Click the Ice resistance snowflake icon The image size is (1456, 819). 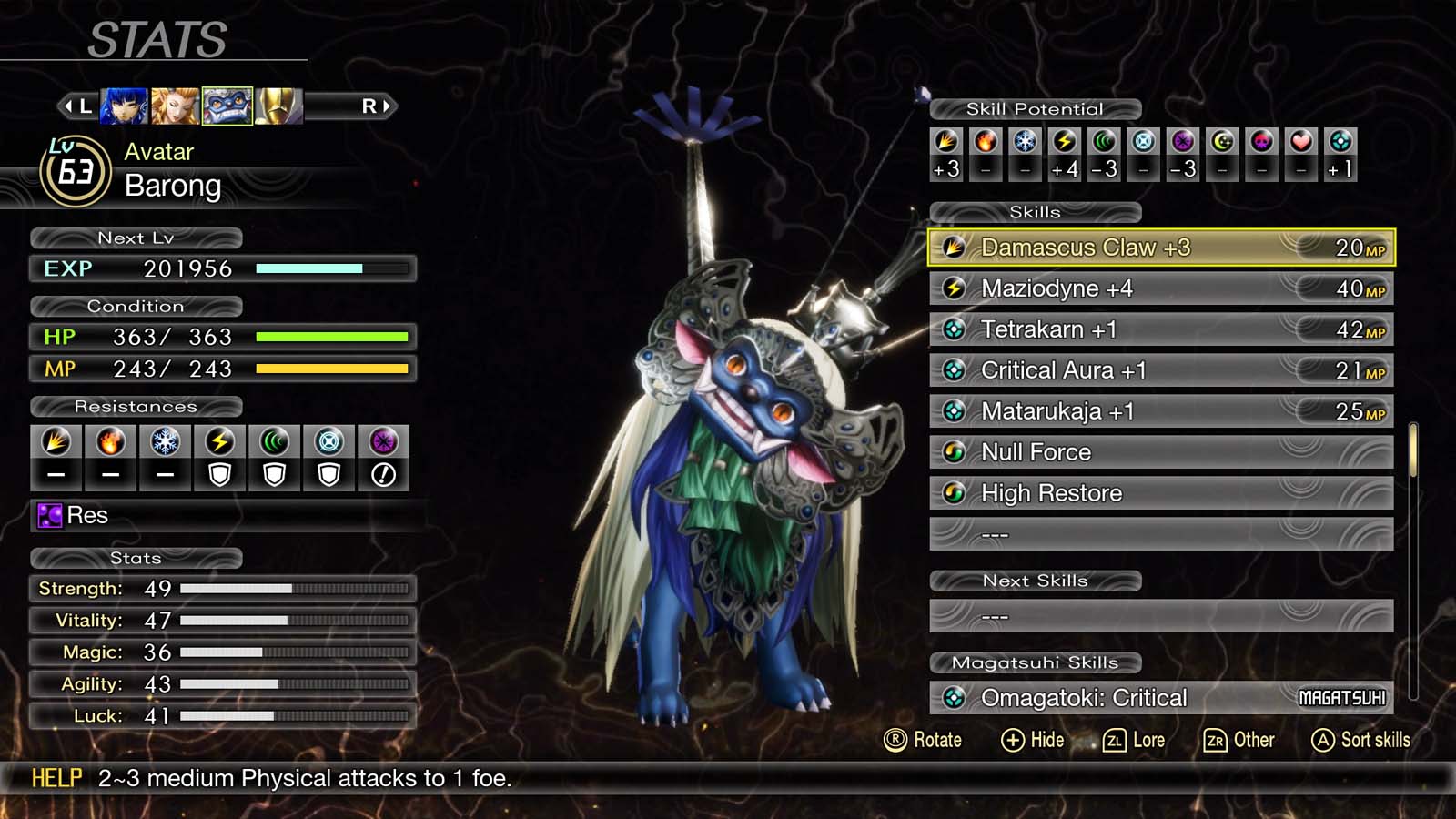coord(165,442)
